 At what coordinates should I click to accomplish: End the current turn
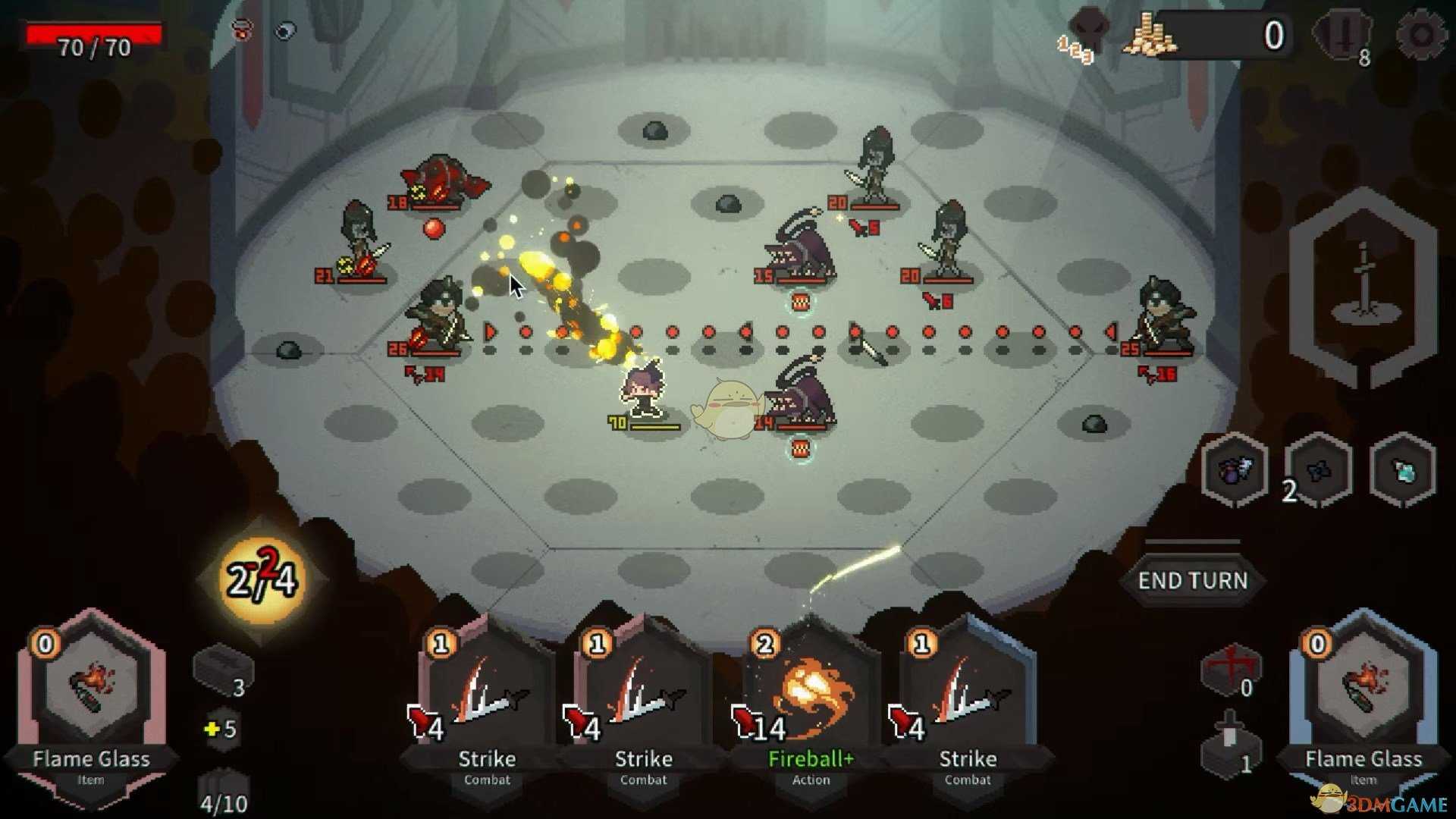(x=1192, y=581)
